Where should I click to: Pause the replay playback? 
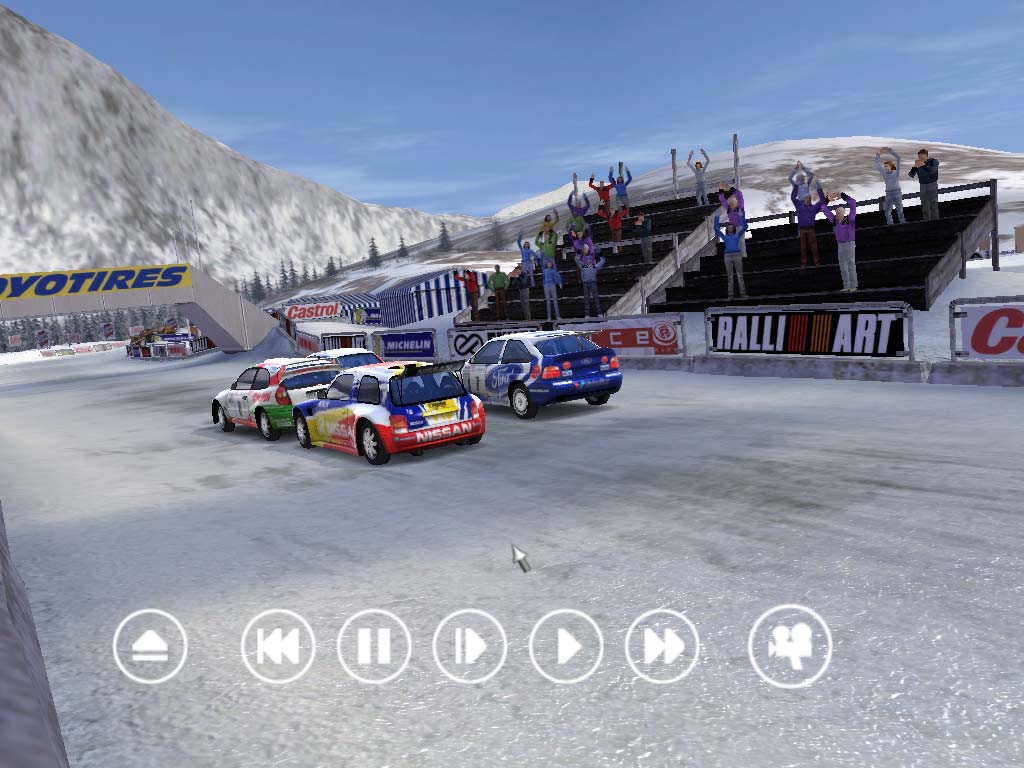point(374,646)
